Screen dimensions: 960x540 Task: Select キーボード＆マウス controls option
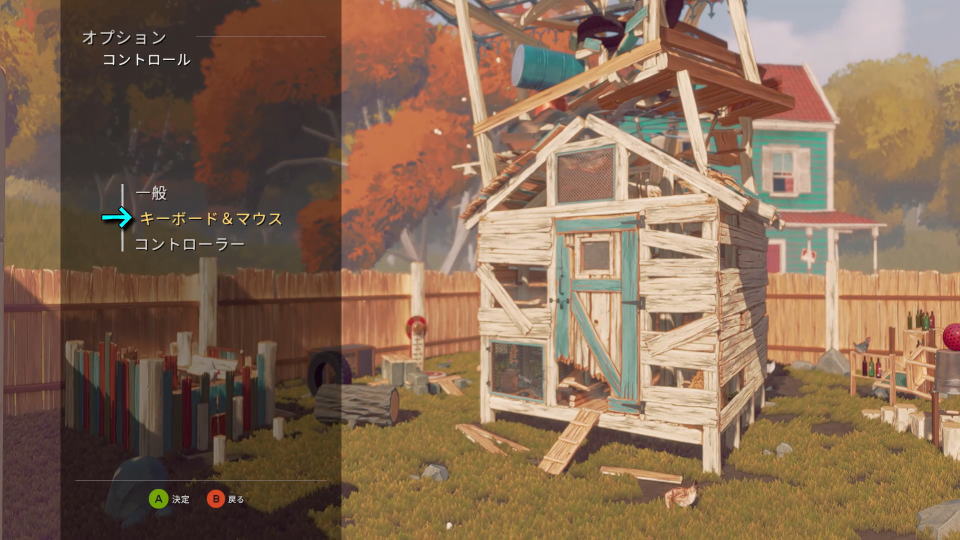(210, 218)
